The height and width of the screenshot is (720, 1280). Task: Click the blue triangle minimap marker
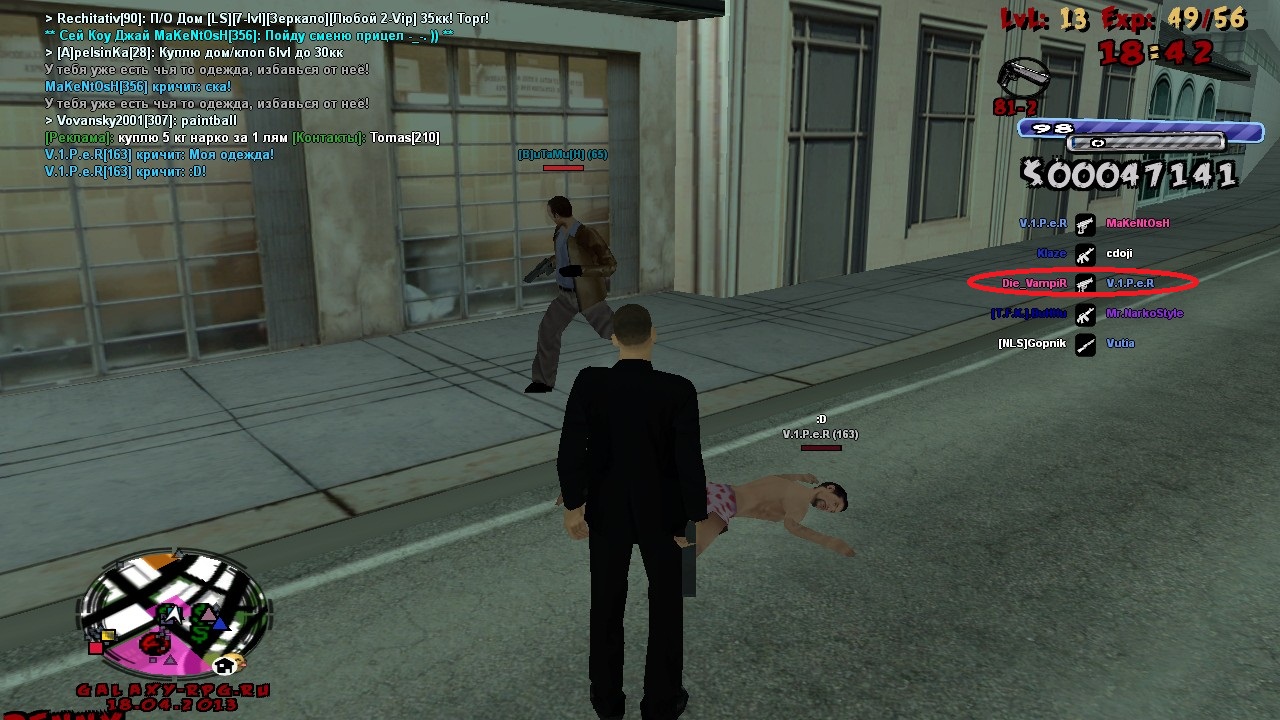pyautogui.click(x=219, y=624)
